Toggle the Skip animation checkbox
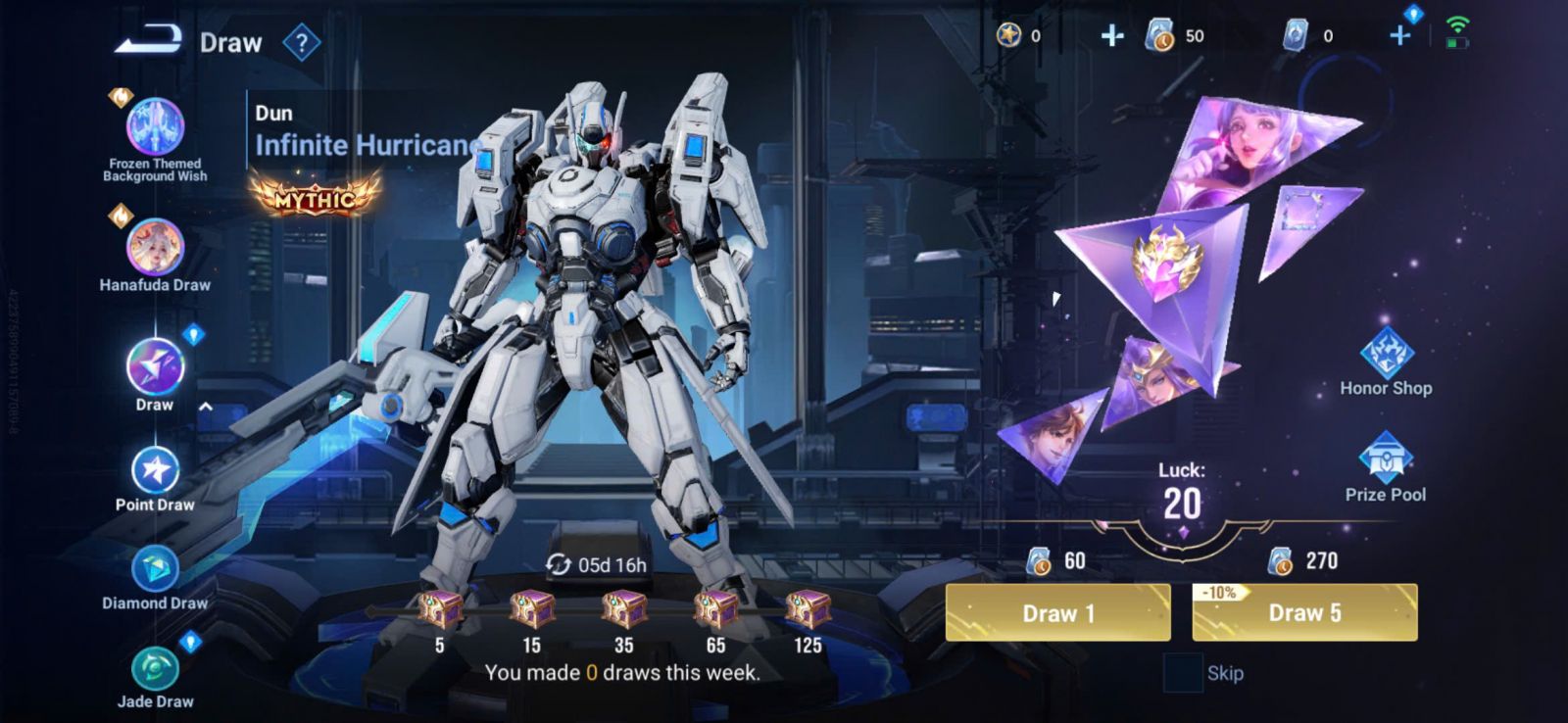This screenshot has width=1568, height=723. click(x=1182, y=673)
